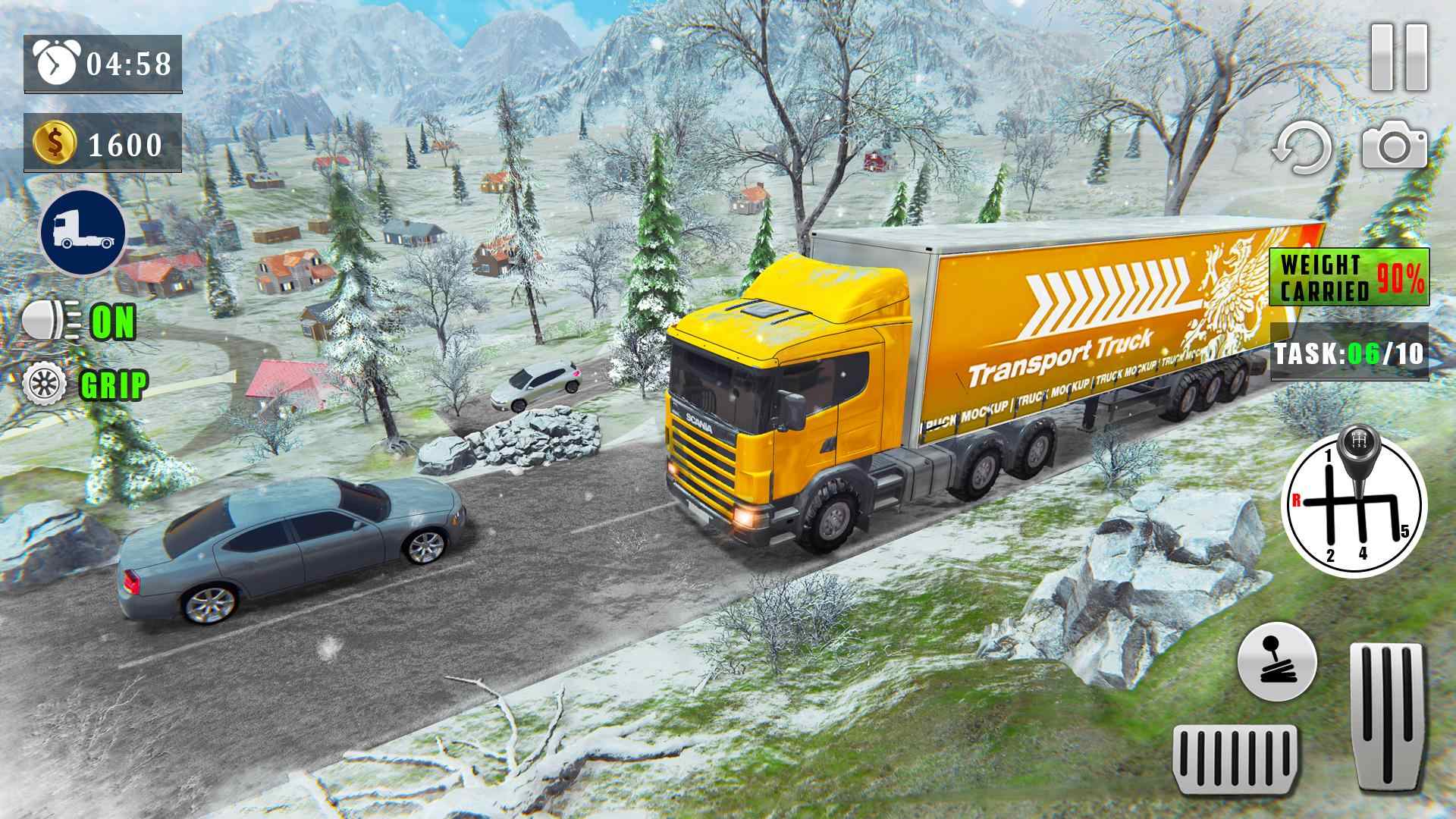The height and width of the screenshot is (819, 1456).
Task: Pull the round handbrake lever button
Action: 1277,661
